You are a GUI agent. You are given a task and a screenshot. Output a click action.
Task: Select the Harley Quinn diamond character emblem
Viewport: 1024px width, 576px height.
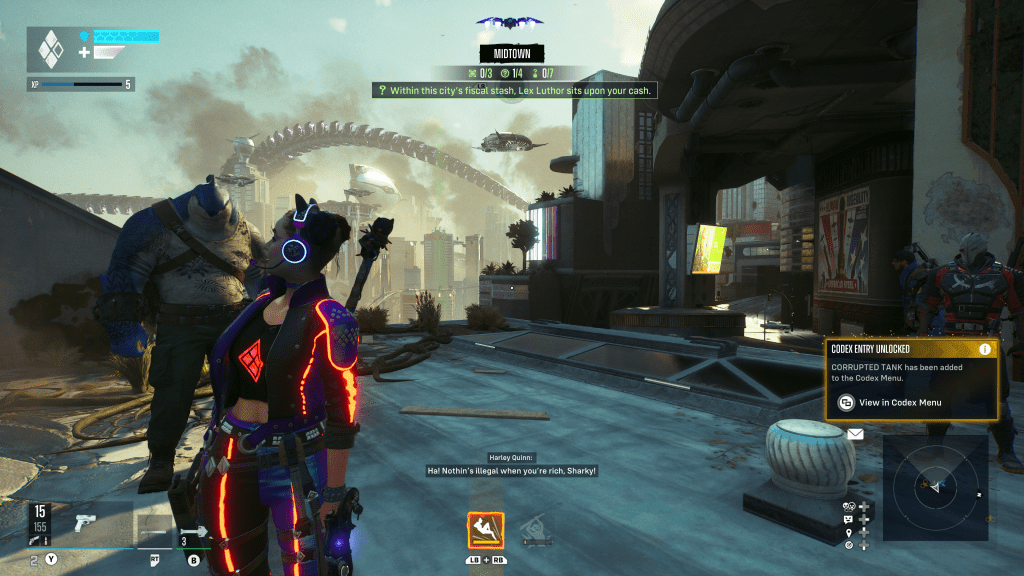(x=50, y=48)
